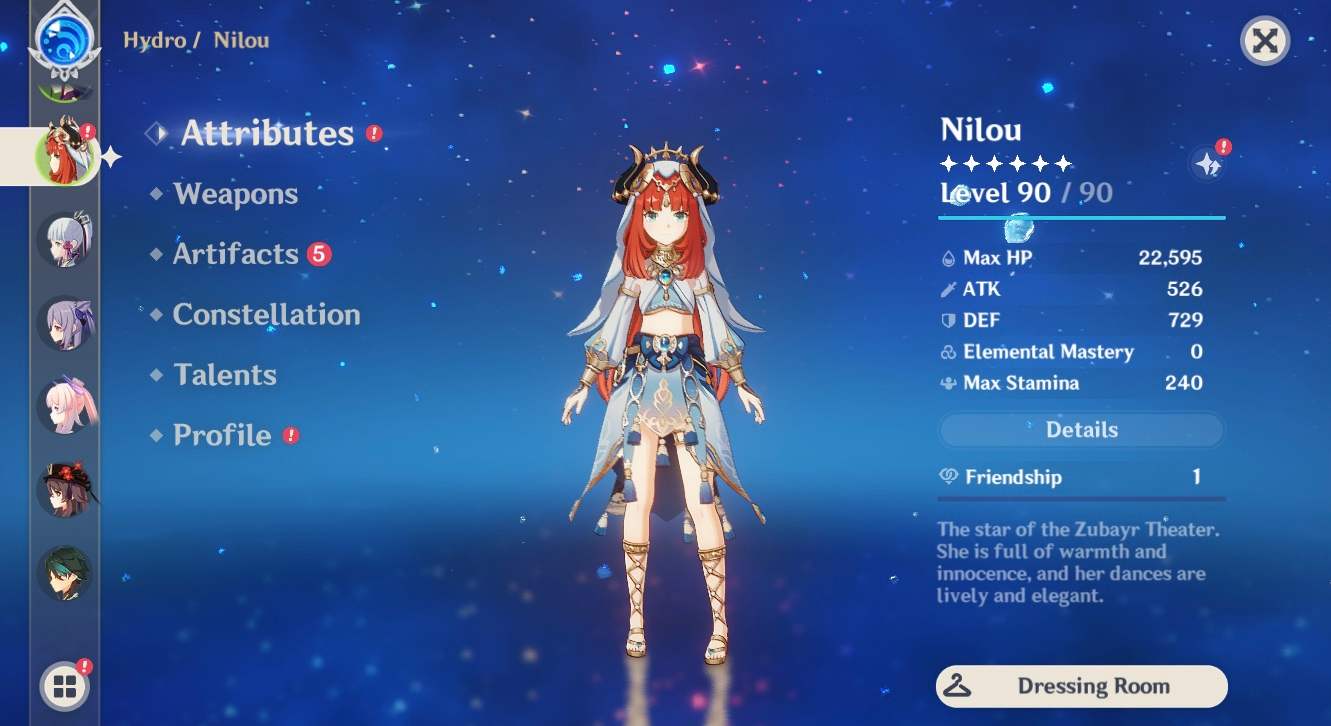Open the party setup grid icon

pyautogui.click(x=63, y=686)
